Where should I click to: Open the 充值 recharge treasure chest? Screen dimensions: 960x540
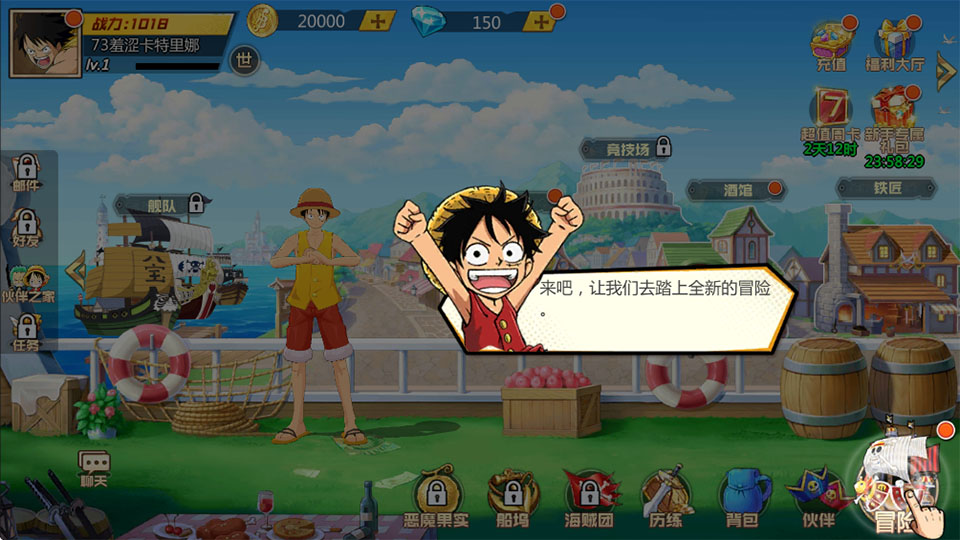(x=831, y=46)
